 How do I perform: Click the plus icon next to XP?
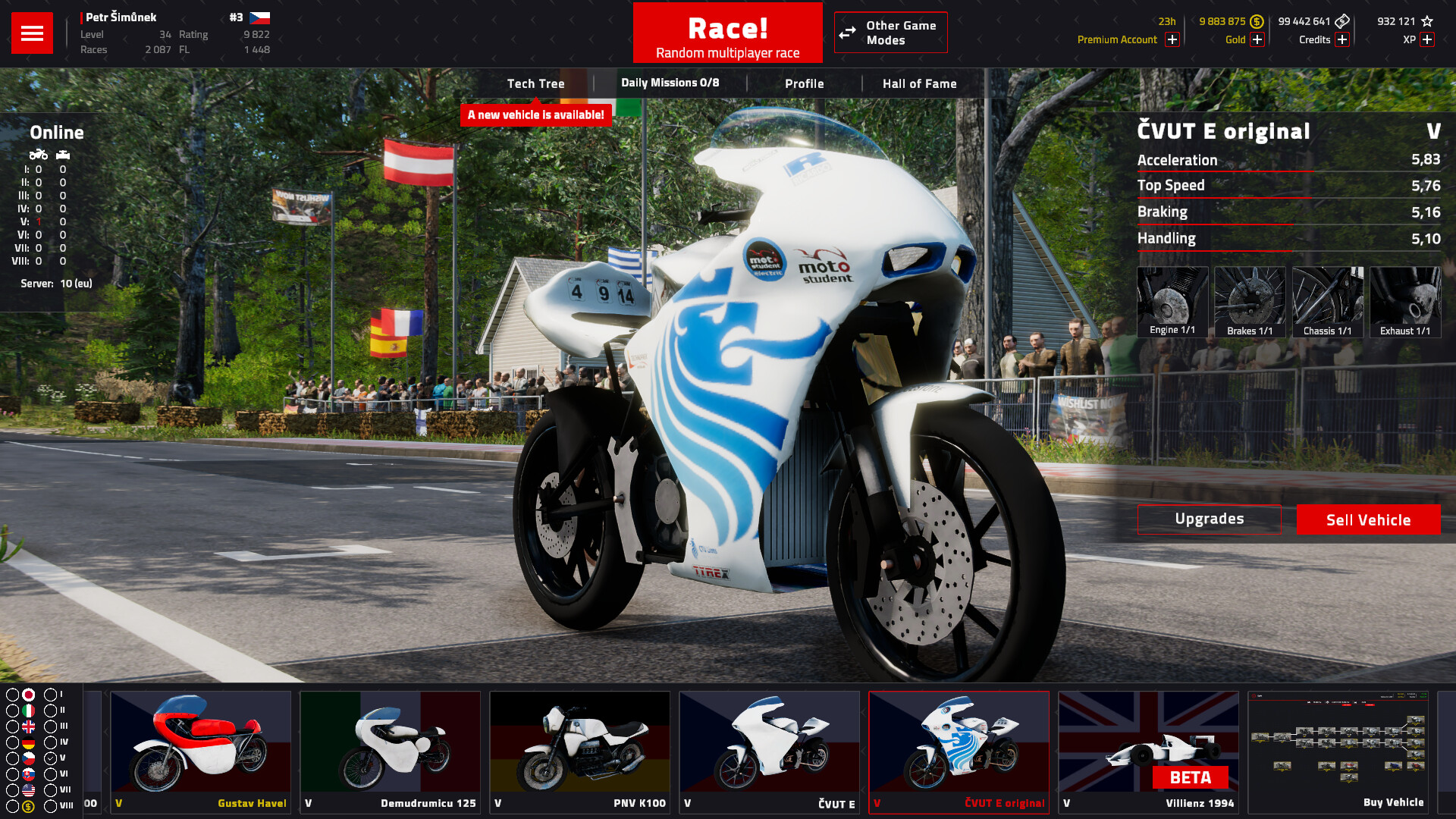(x=1428, y=39)
